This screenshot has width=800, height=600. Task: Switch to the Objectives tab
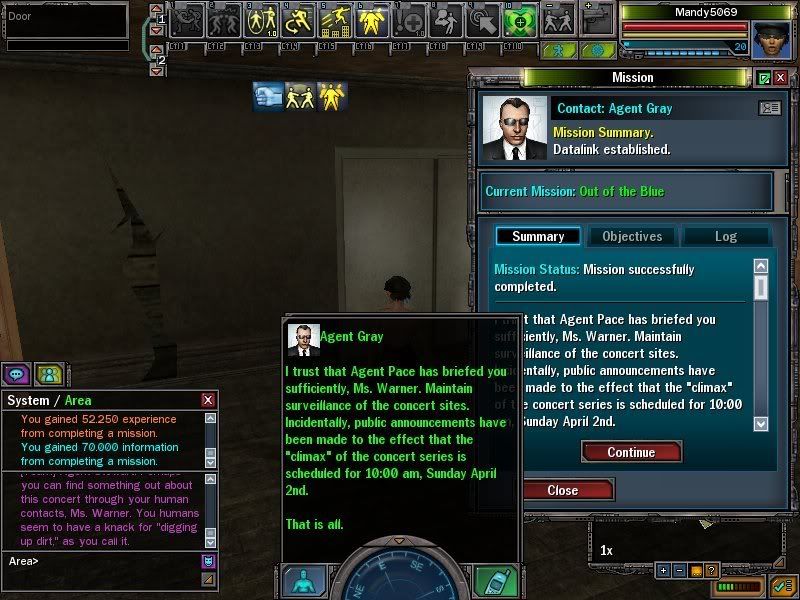click(x=631, y=236)
